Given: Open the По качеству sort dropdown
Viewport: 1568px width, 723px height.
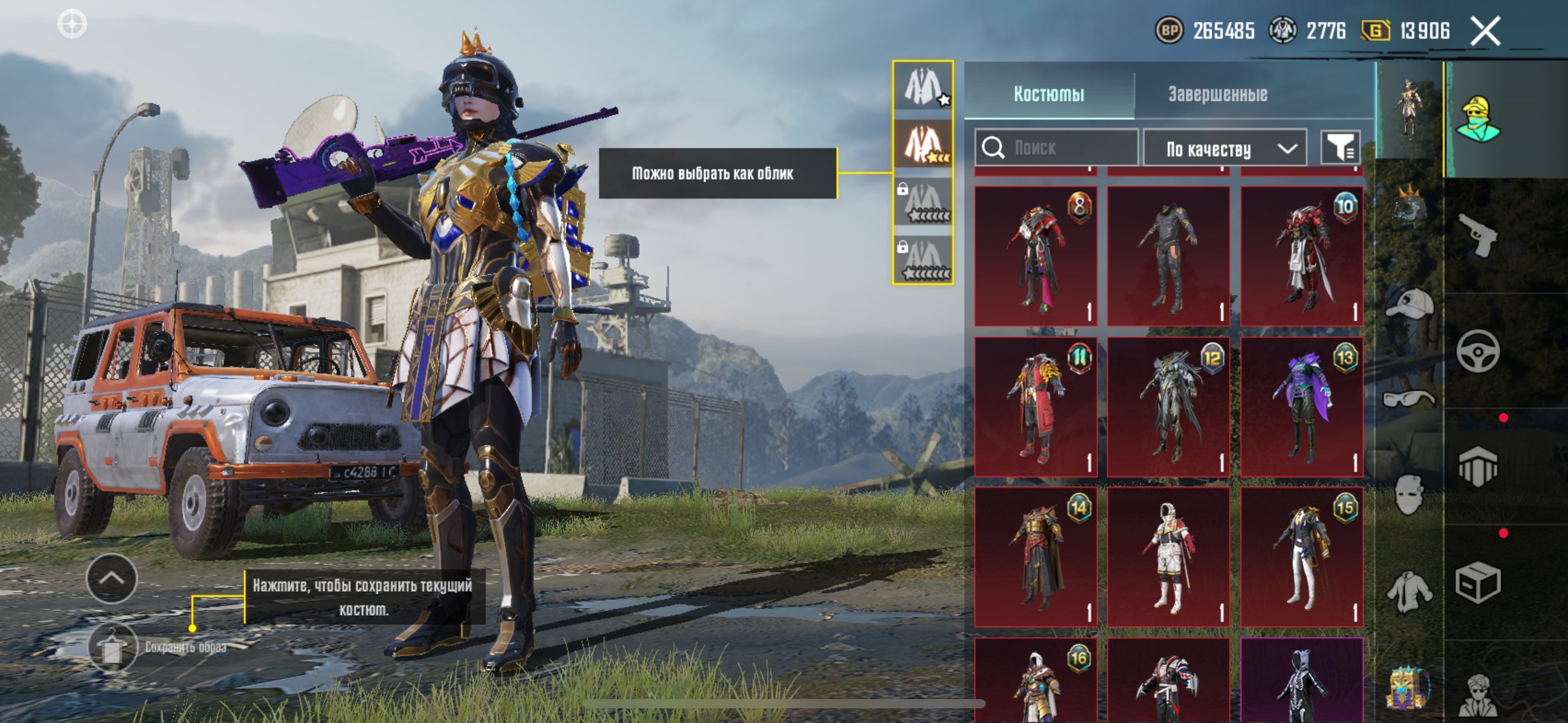Looking at the screenshot, I should (1225, 148).
